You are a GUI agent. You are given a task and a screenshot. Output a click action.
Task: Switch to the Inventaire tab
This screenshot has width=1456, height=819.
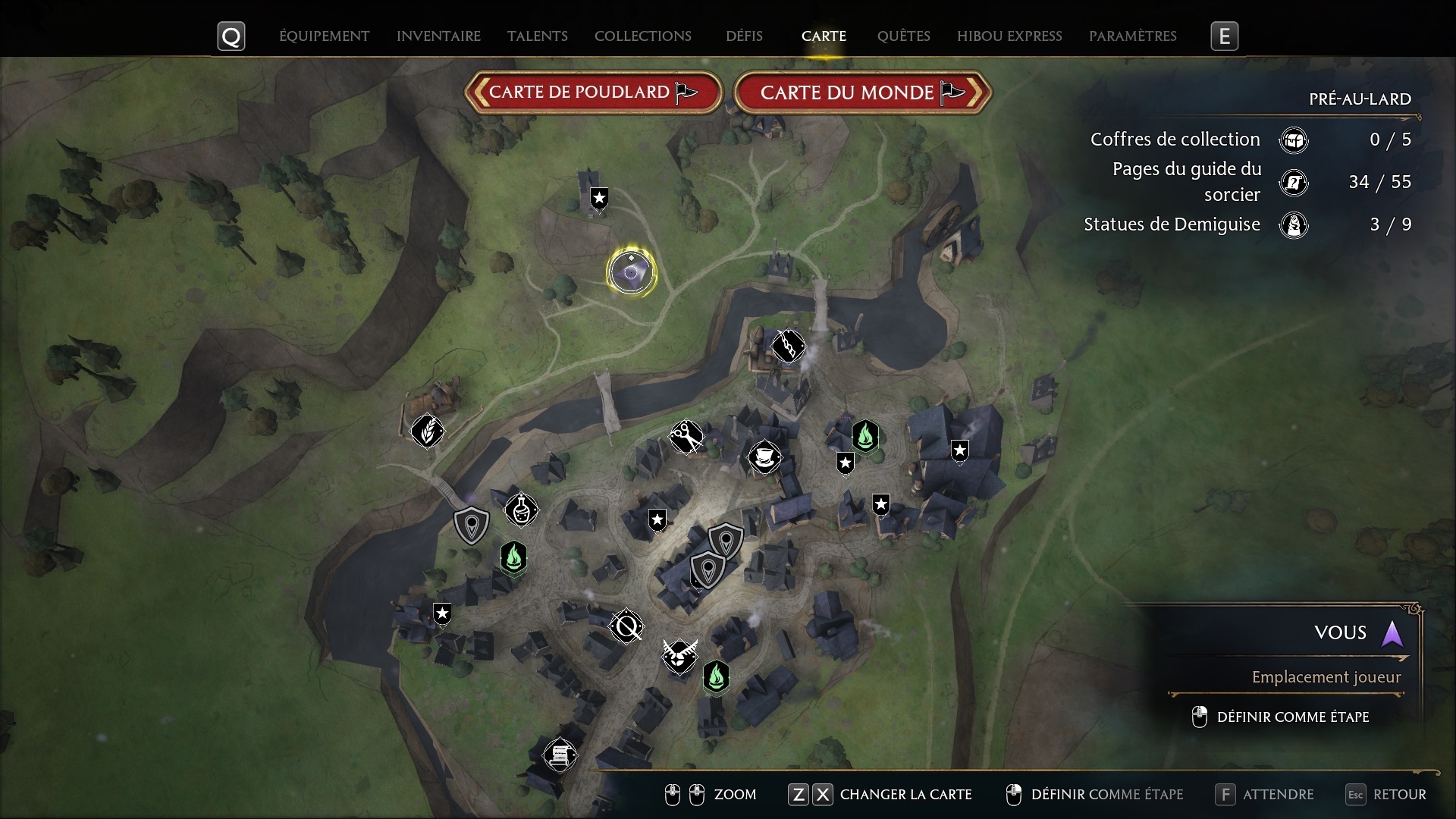[438, 36]
